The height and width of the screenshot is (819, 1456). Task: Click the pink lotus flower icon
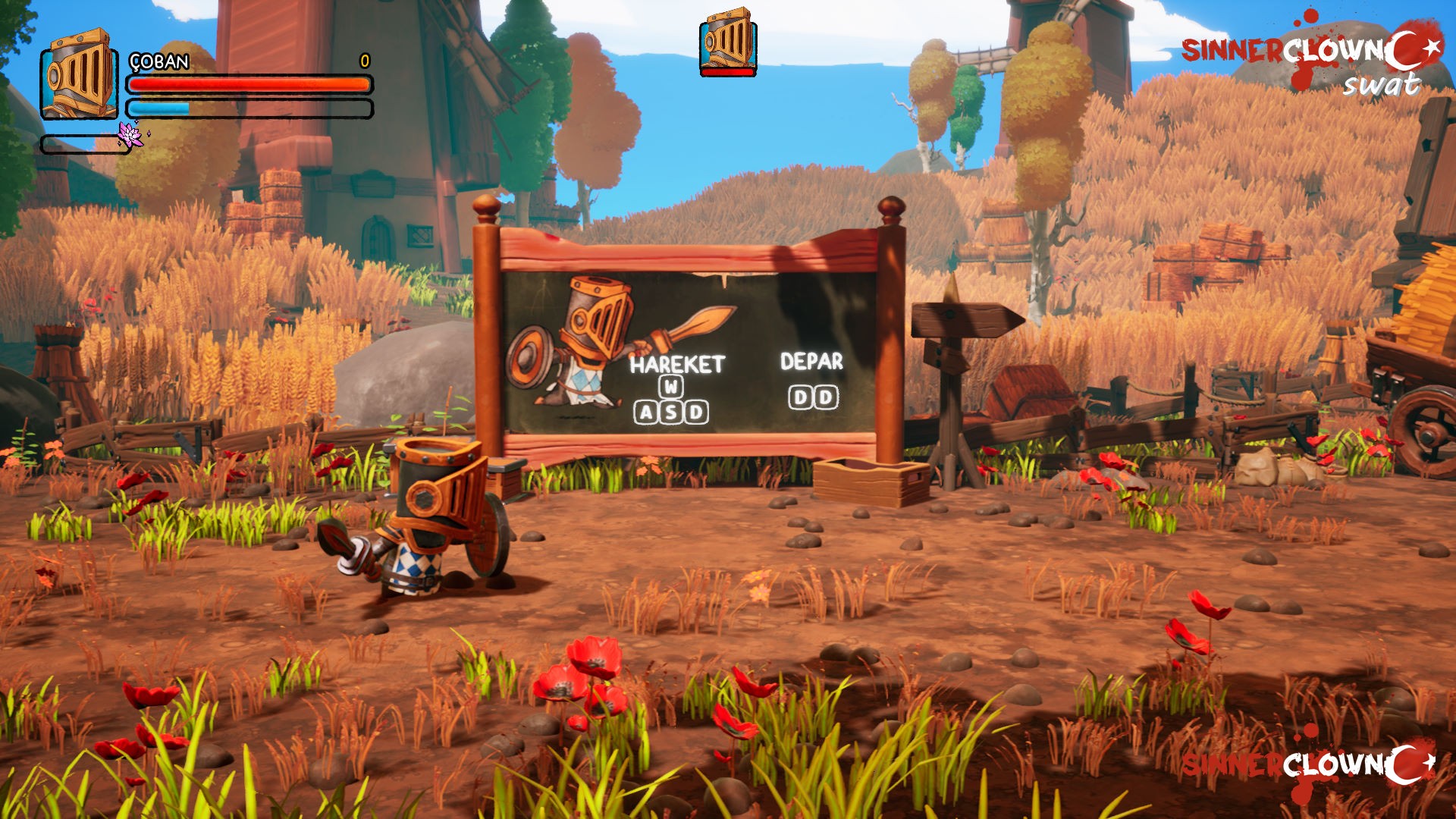click(x=130, y=134)
